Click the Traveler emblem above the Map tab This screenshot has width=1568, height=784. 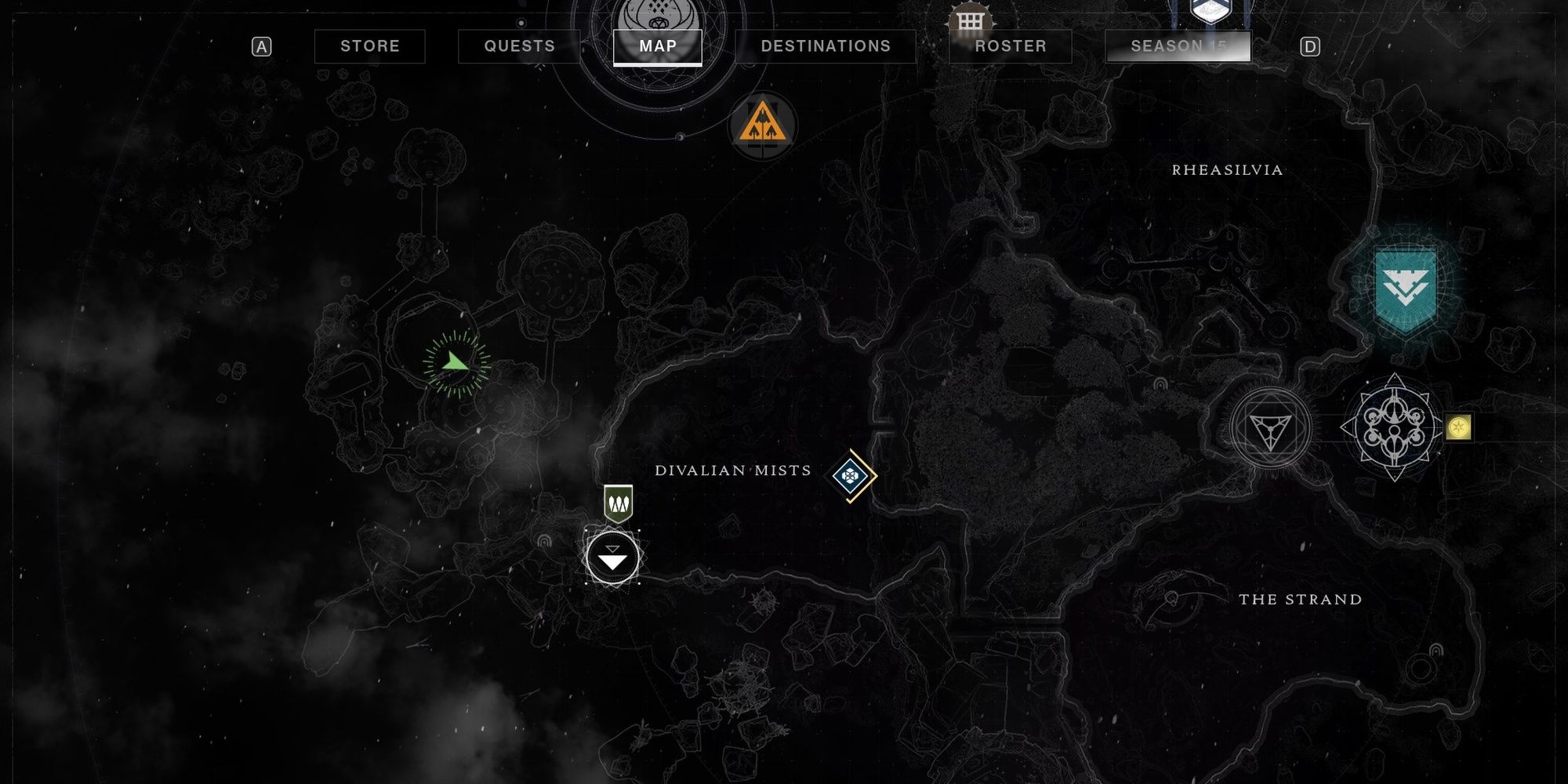click(x=659, y=12)
